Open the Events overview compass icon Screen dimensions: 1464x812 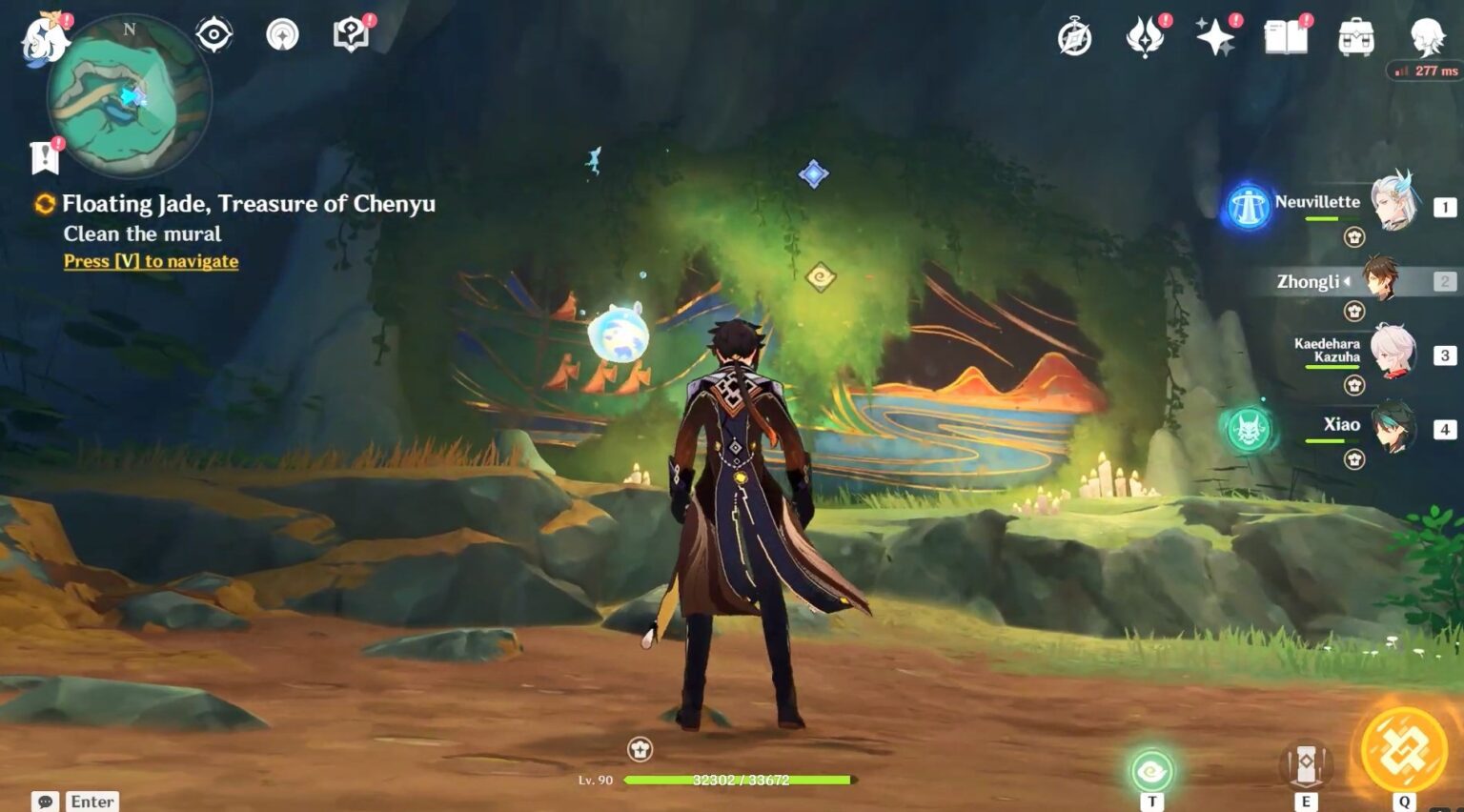coord(1075,36)
